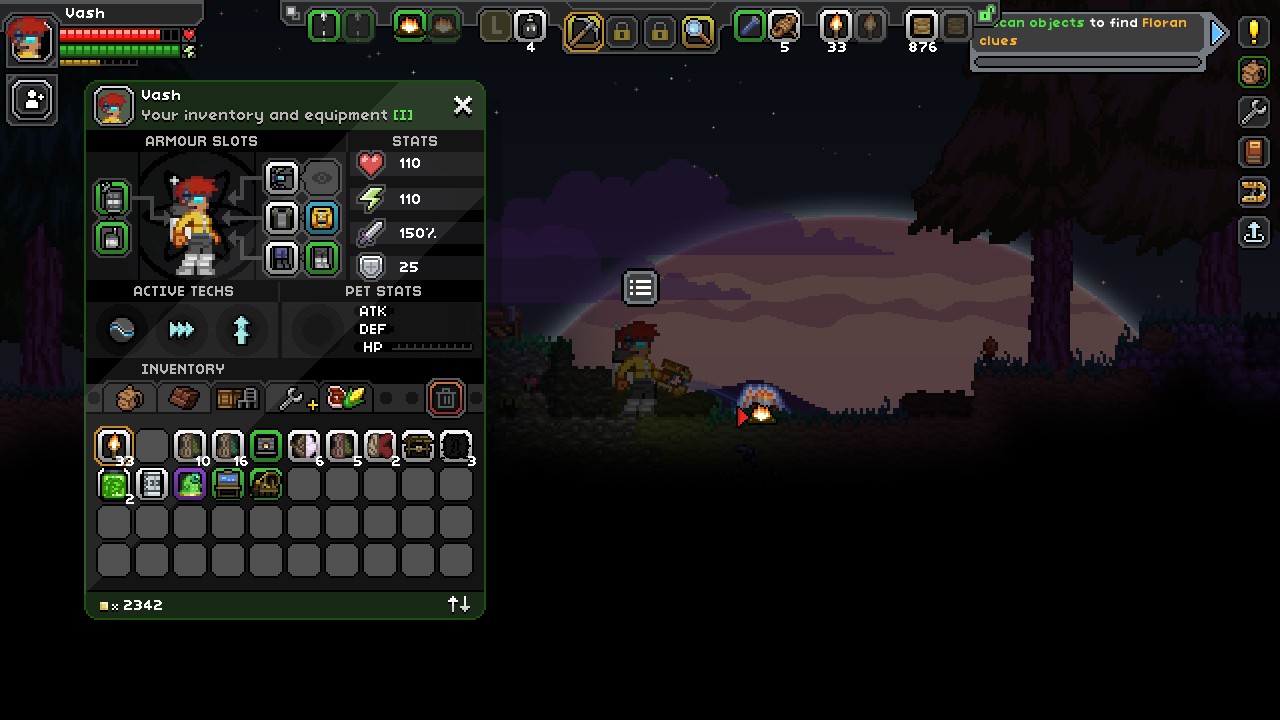
Task: Select the bread hotbar slot
Action: [x=784, y=27]
